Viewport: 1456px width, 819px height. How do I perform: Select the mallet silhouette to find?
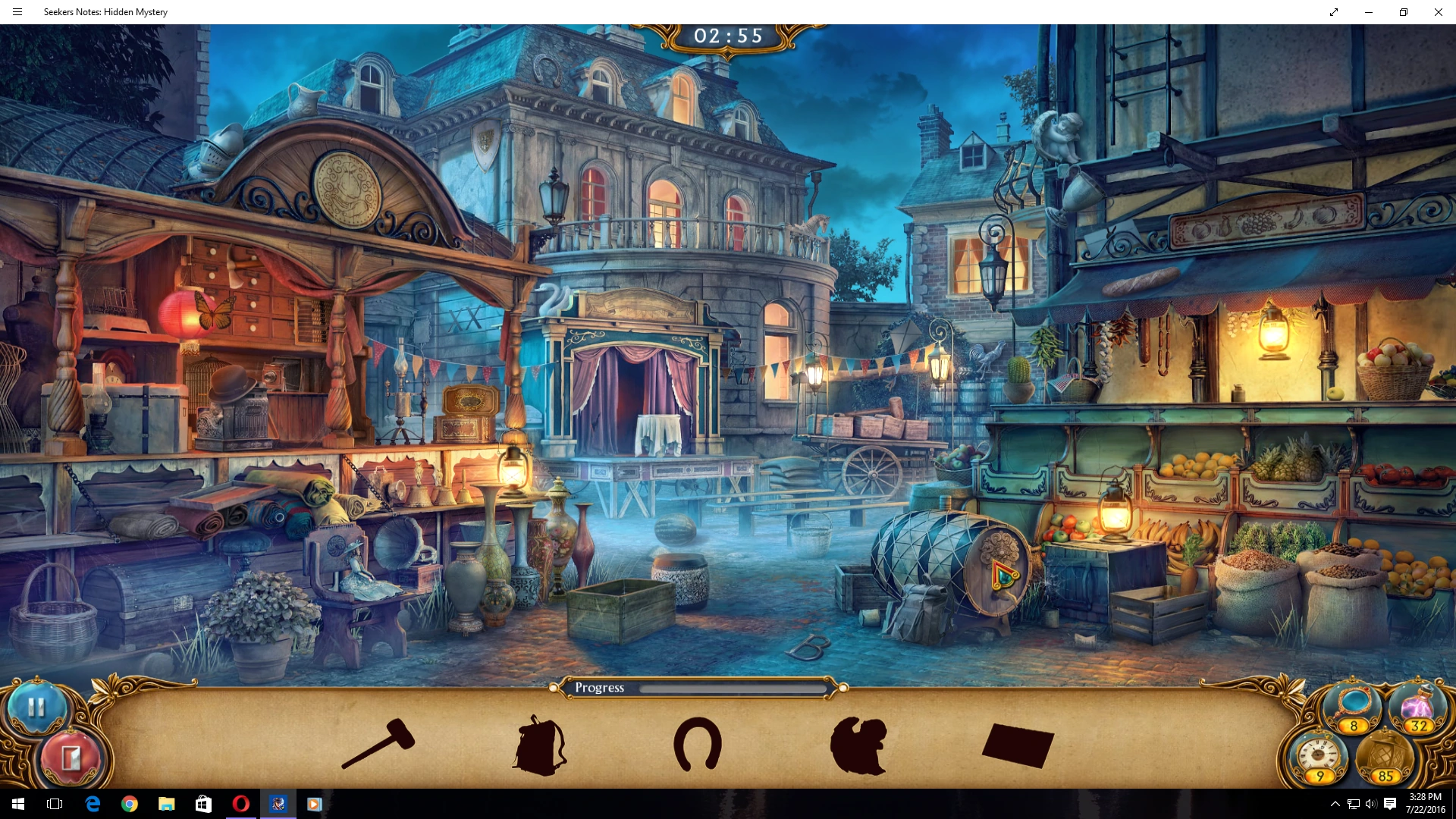click(x=379, y=747)
